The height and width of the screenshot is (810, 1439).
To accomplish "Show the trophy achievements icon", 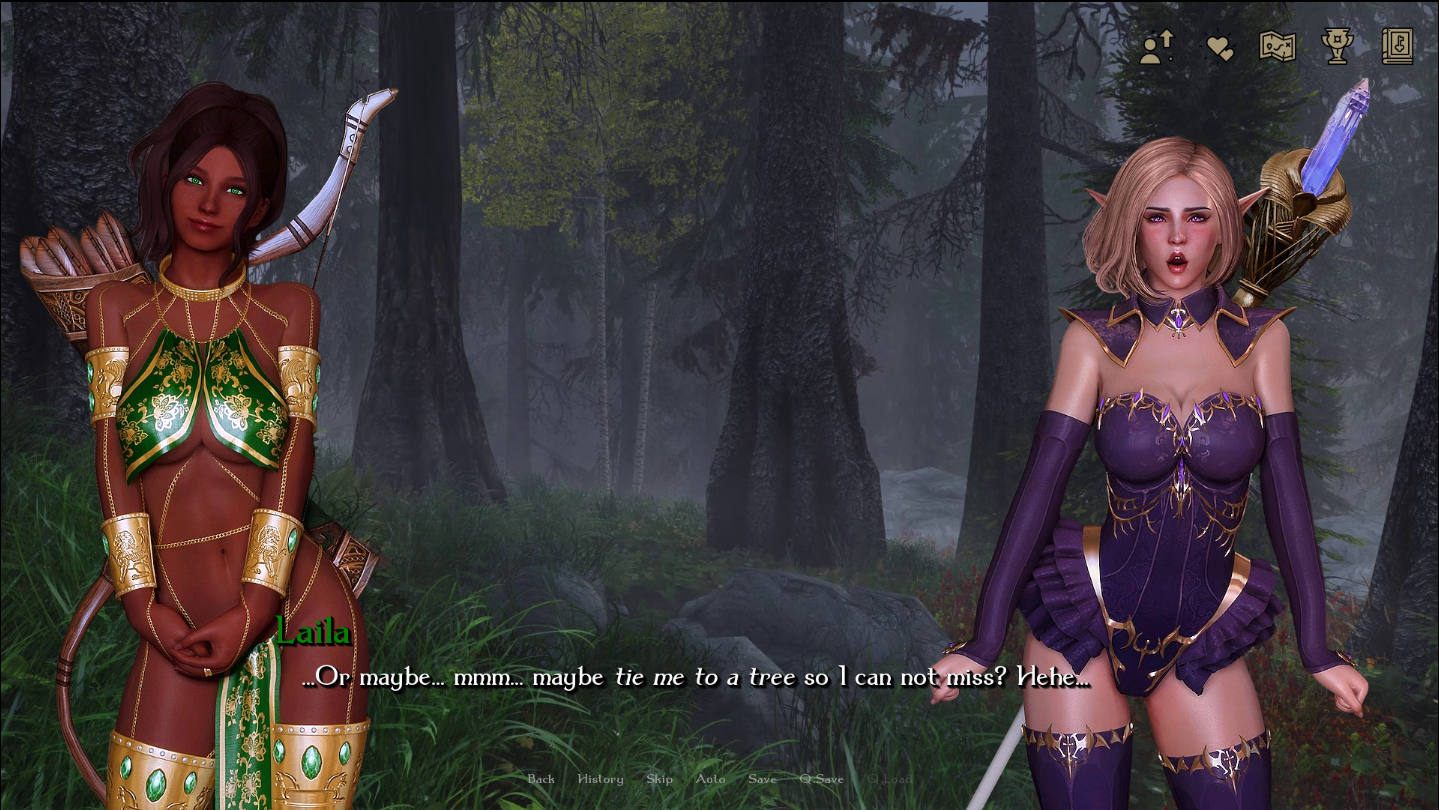I will tap(1337, 46).
